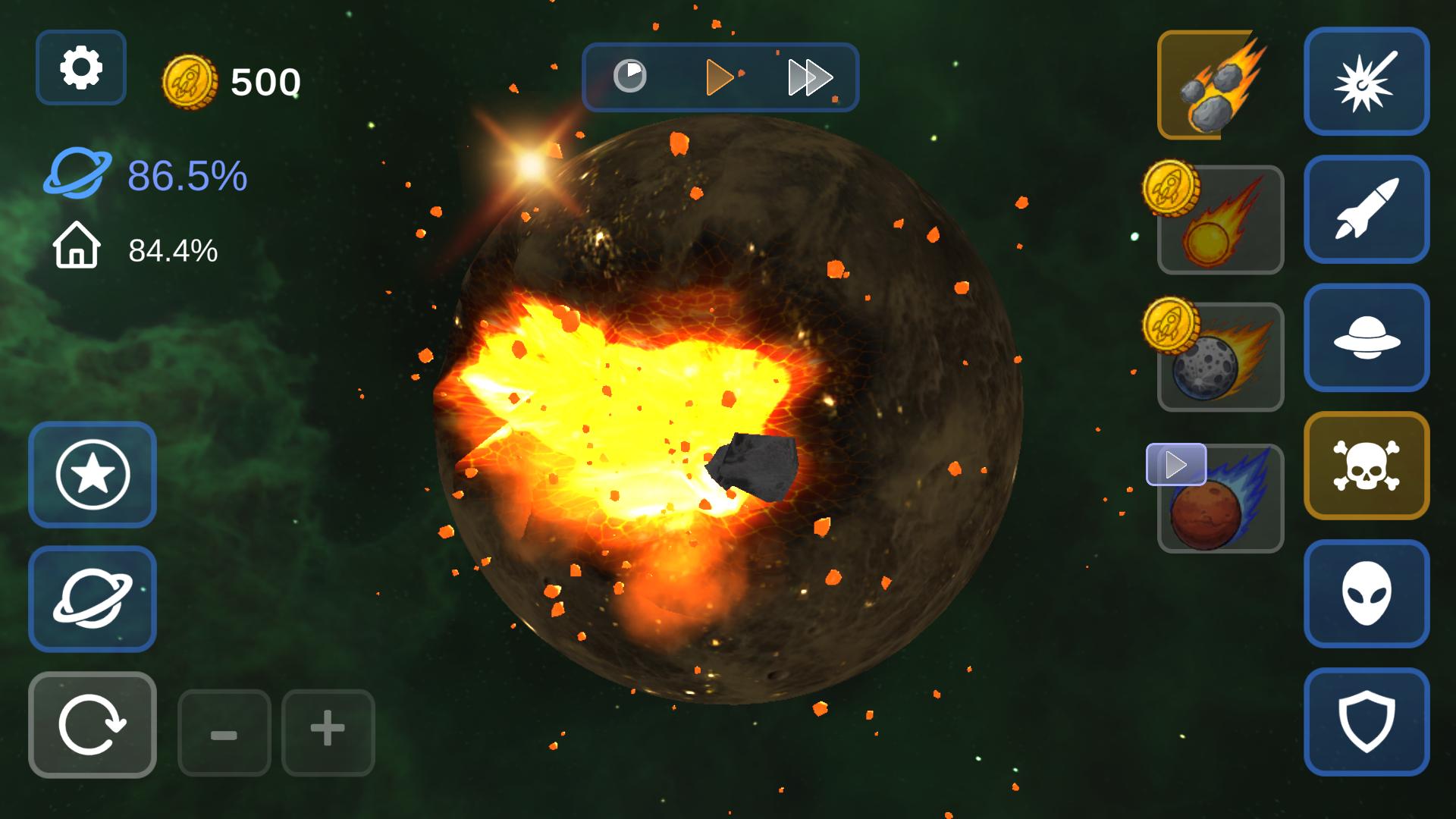Choose the coin-locked fireball meteor
Image resolution: width=1456 pixels, height=819 pixels.
tap(1221, 221)
